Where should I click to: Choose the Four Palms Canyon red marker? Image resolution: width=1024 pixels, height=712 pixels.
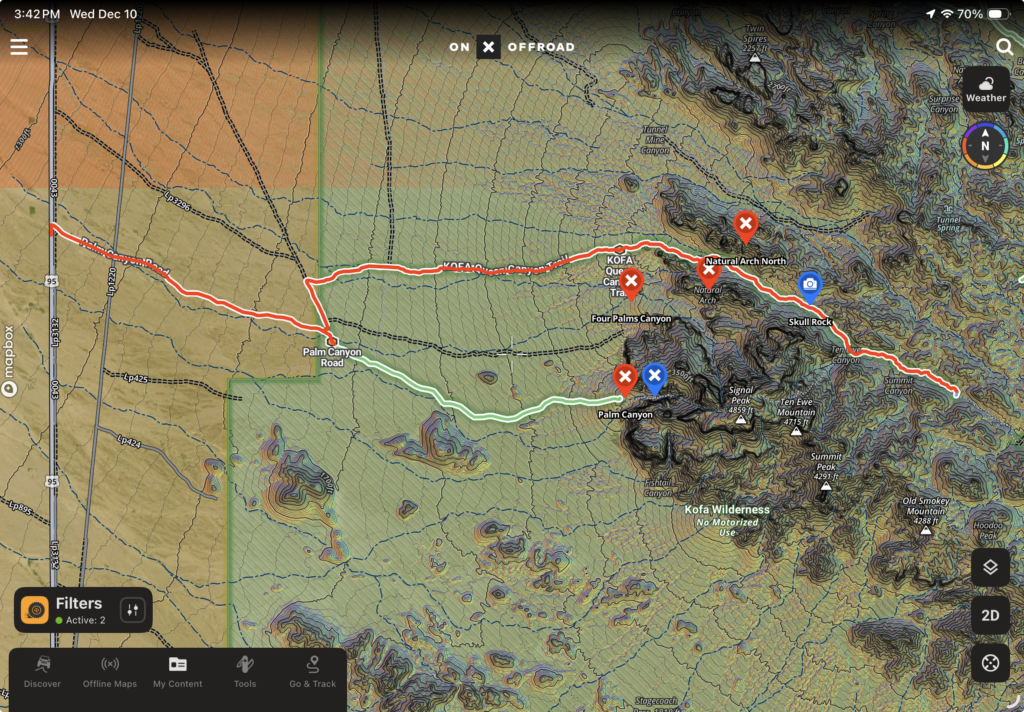click(x=631, y=284)
